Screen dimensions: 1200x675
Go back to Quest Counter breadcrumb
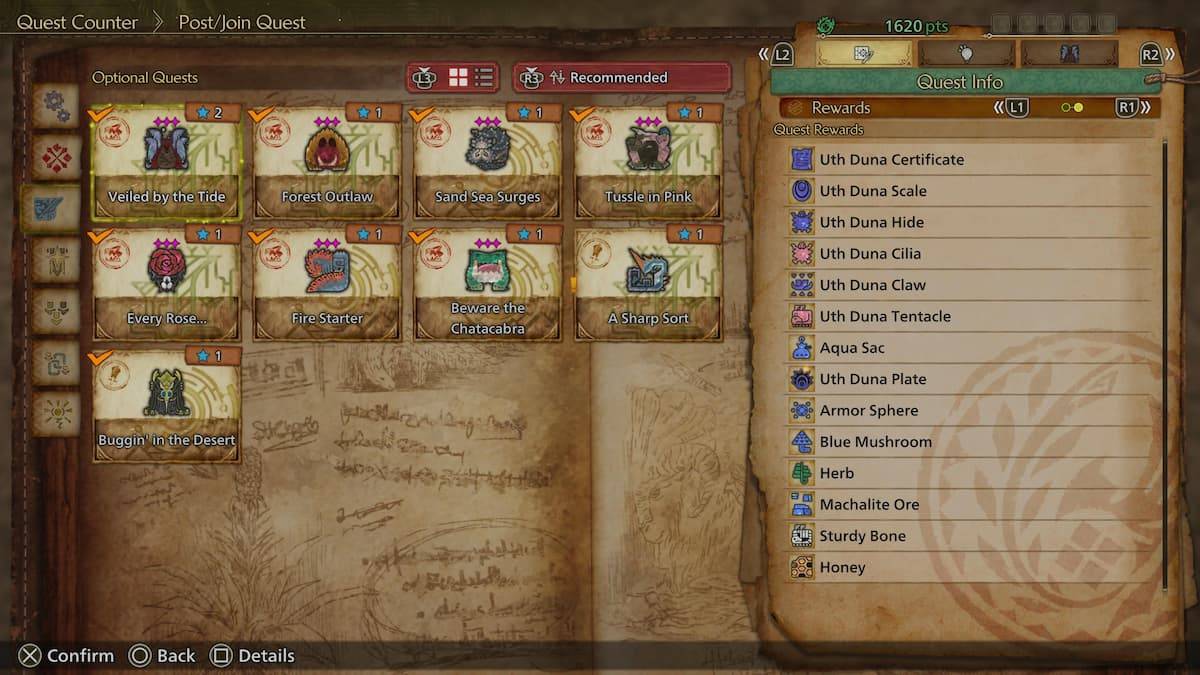coord(77,22)
